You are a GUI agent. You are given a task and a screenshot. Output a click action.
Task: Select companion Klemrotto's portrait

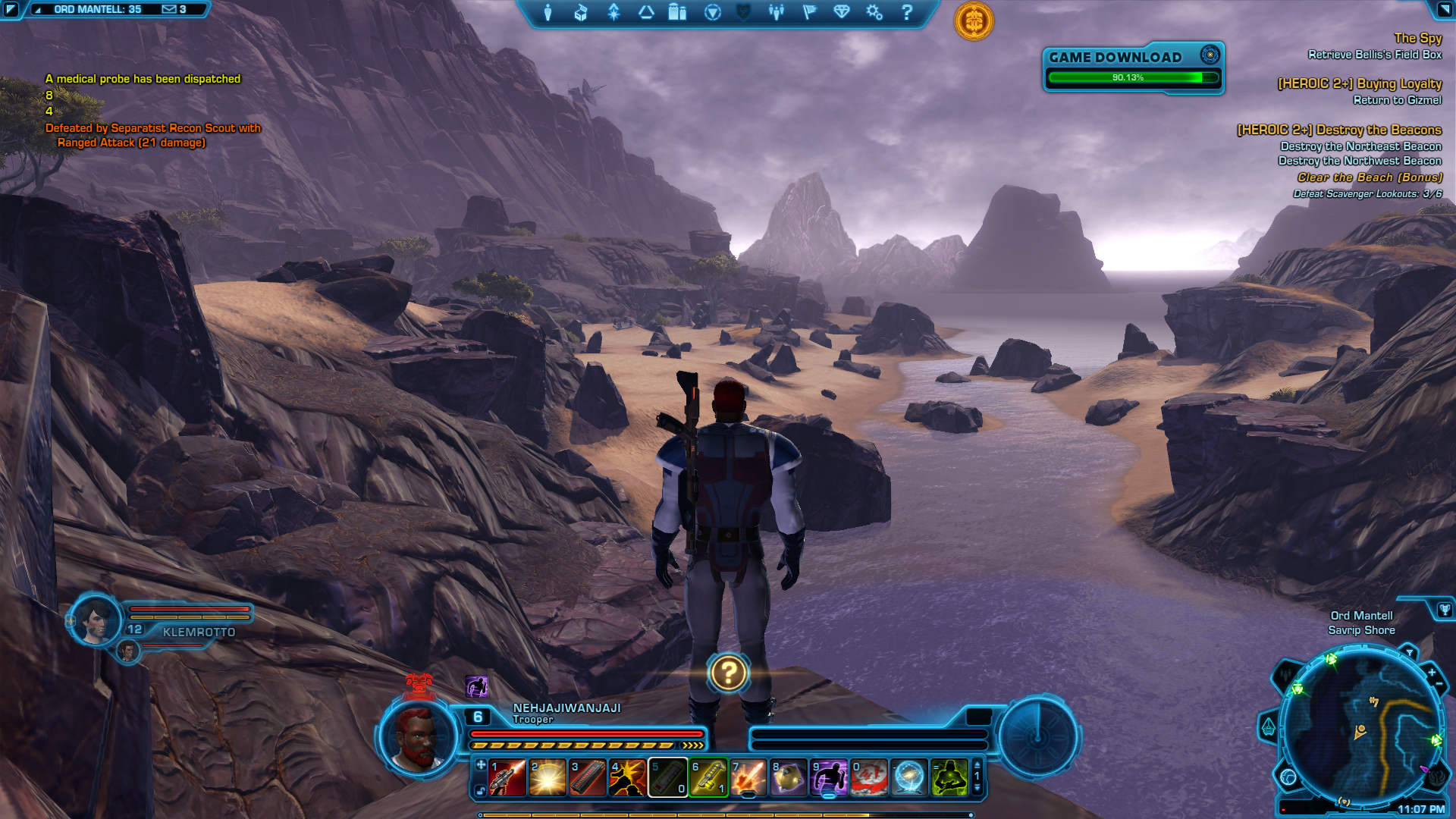click(x=96, y=621)
